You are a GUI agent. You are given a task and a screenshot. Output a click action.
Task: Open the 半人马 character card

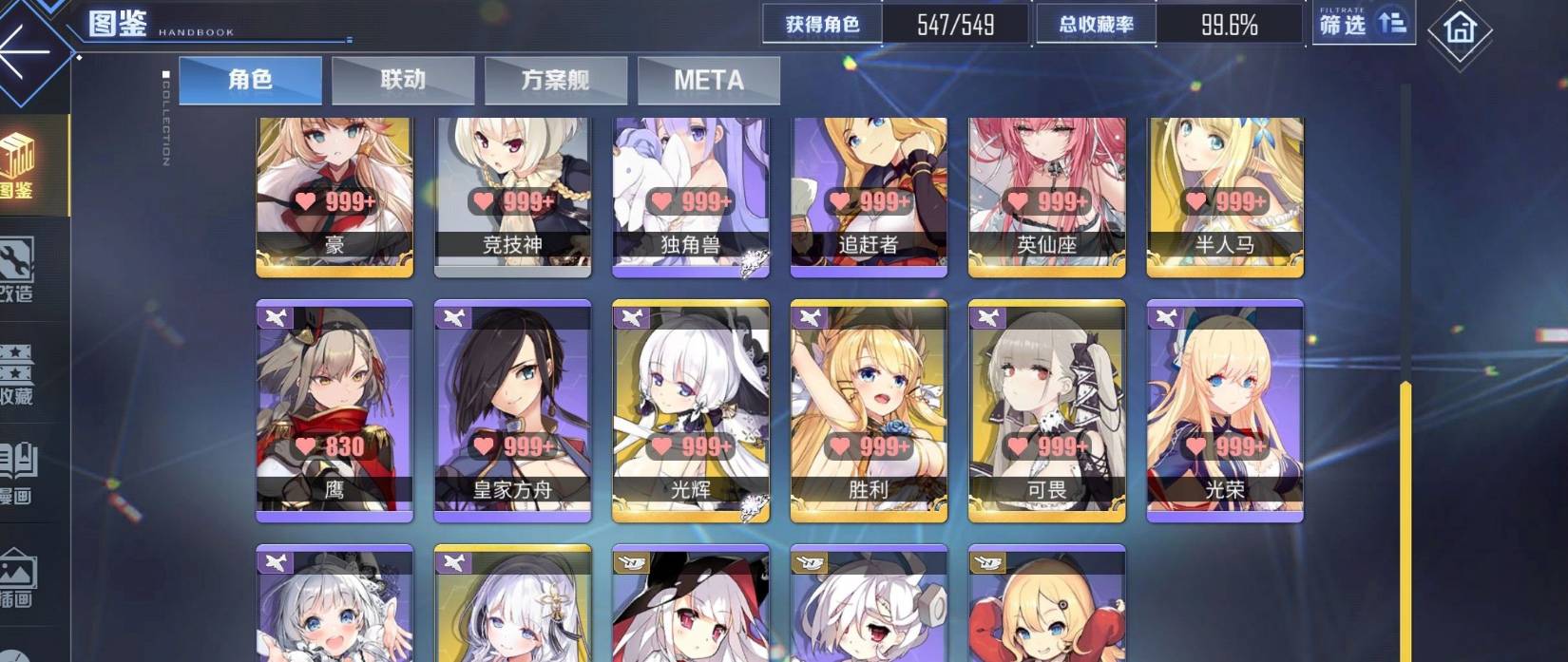tap(1225, 195)
